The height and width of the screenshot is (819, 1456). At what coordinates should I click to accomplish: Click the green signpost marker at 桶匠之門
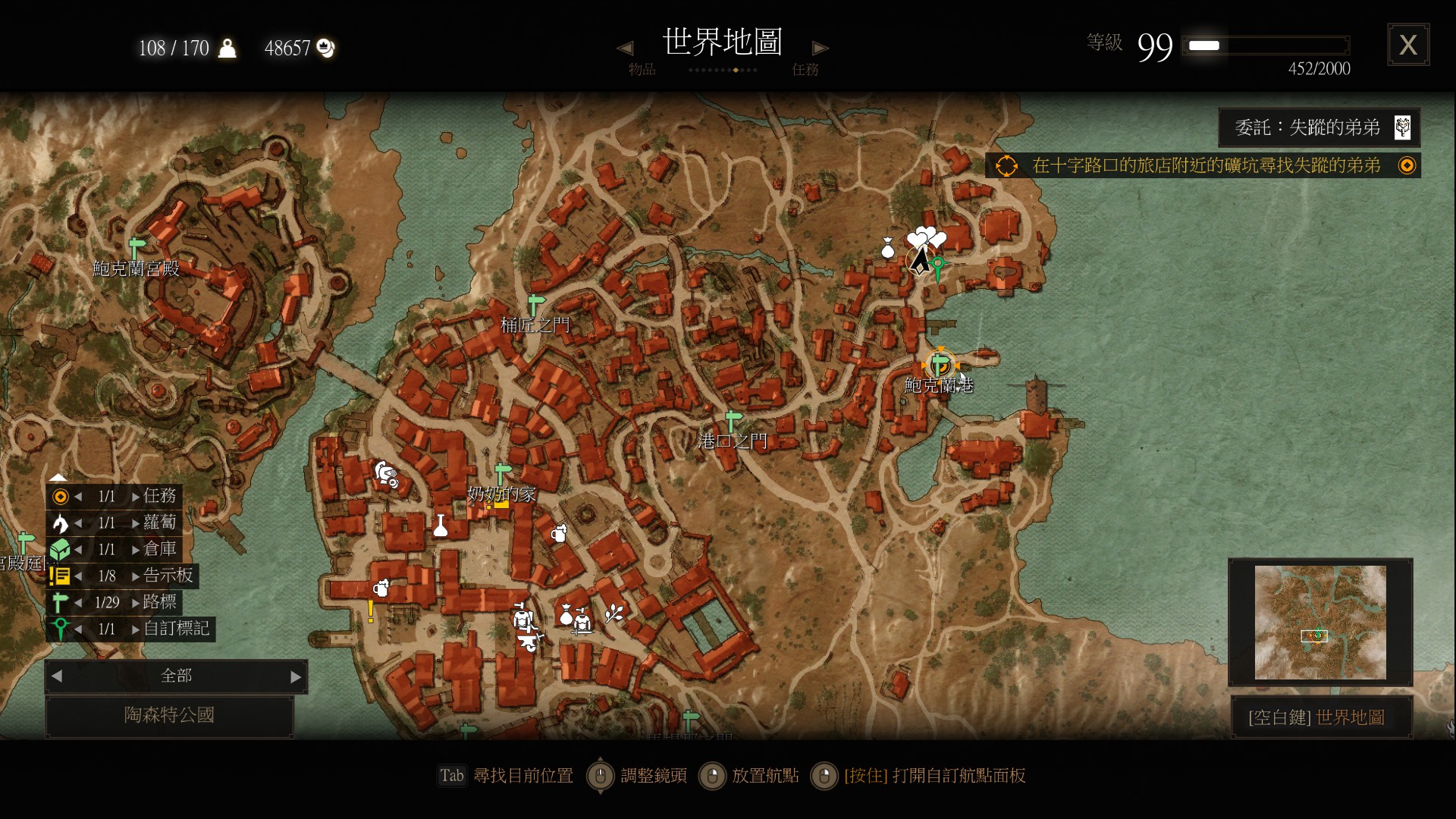(538, 303)
